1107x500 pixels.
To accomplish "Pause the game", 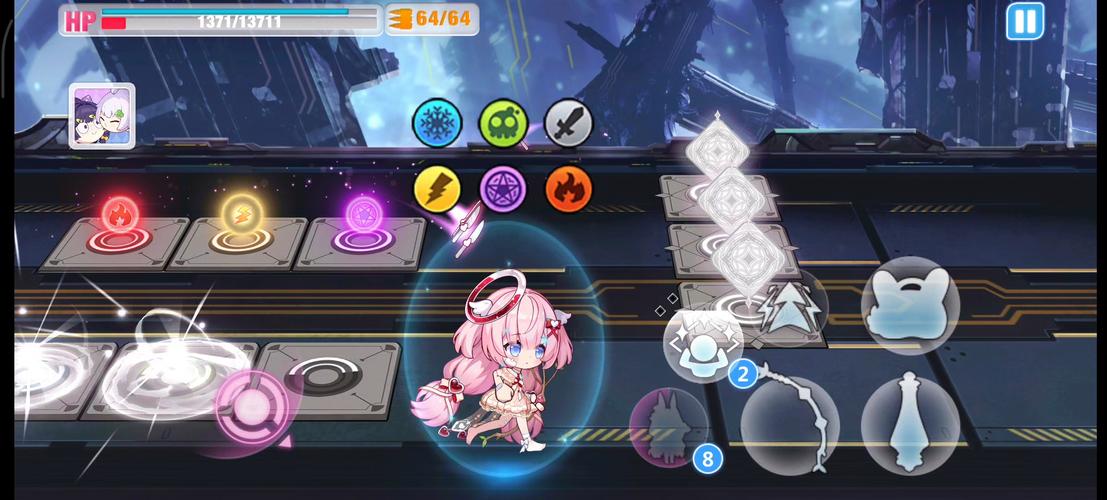I will pos(1024,21).
